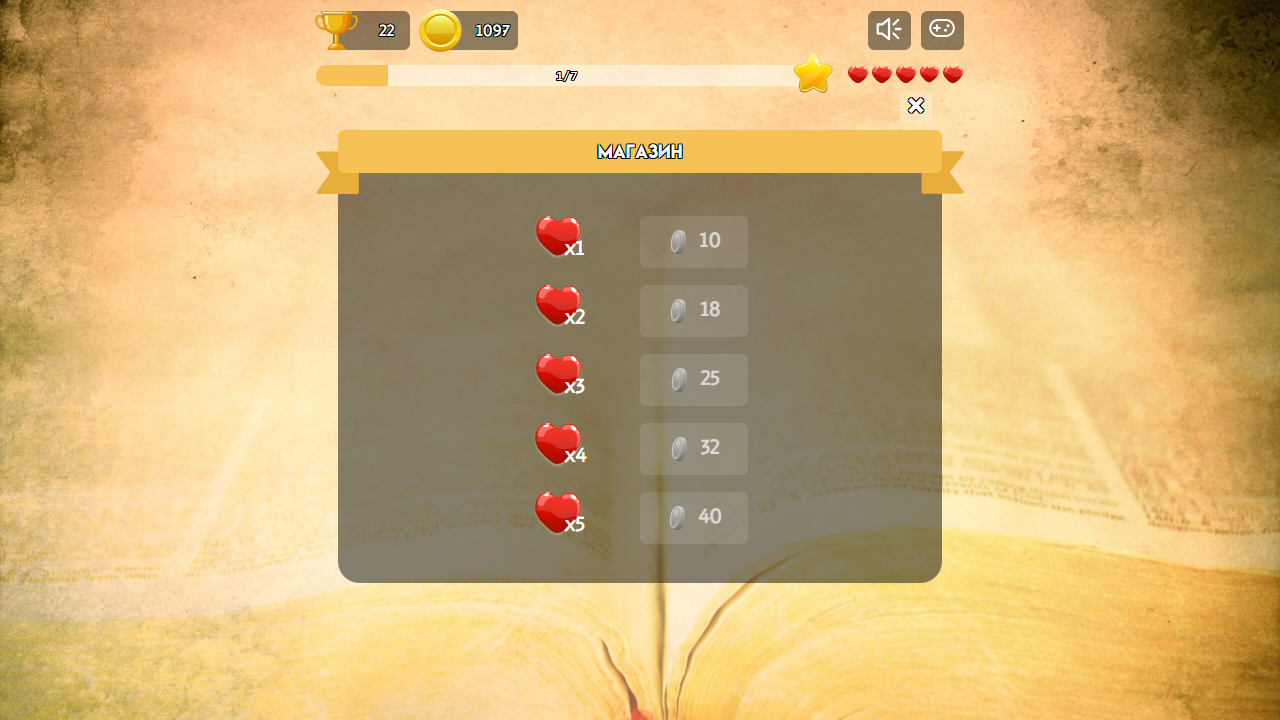Close the shop with the X button

click(x=916, y=105)
